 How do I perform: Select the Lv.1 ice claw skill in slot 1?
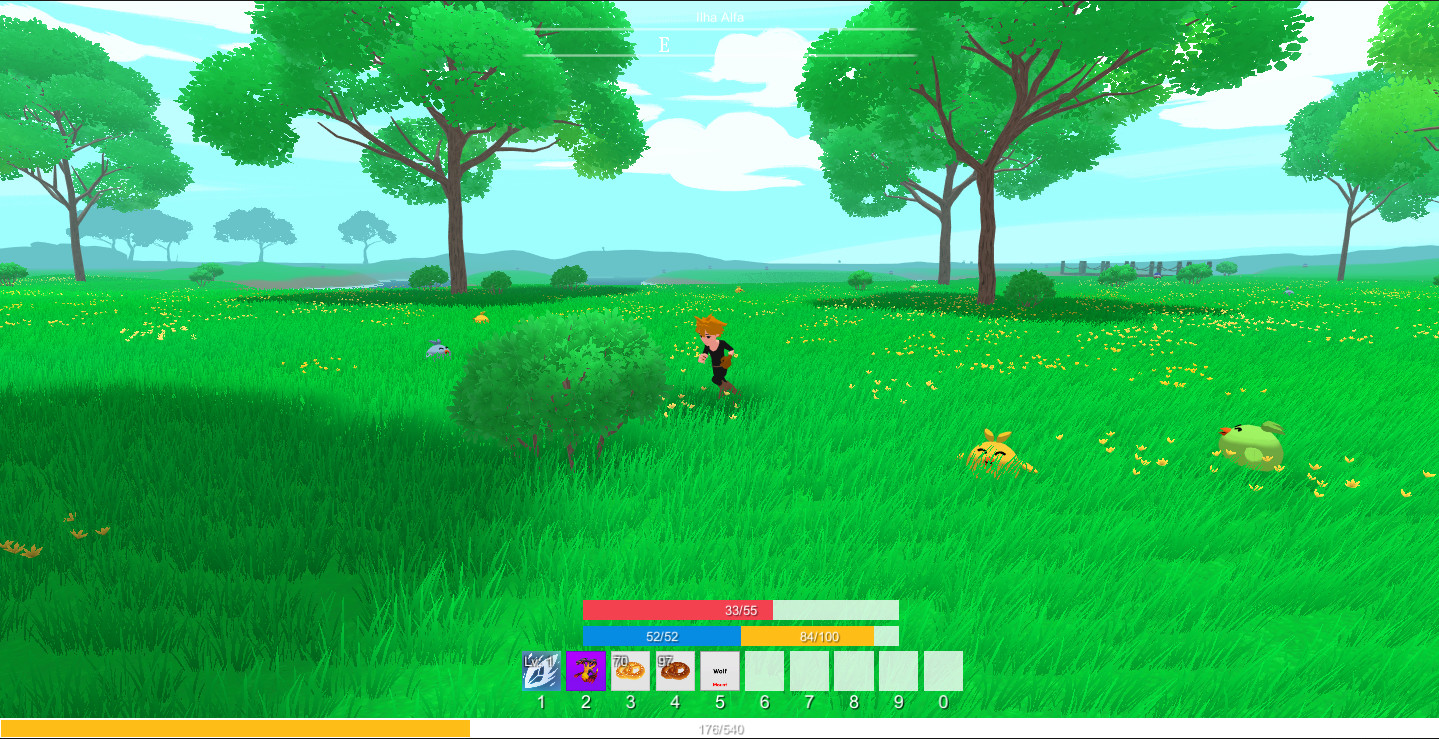coord(540,671)
